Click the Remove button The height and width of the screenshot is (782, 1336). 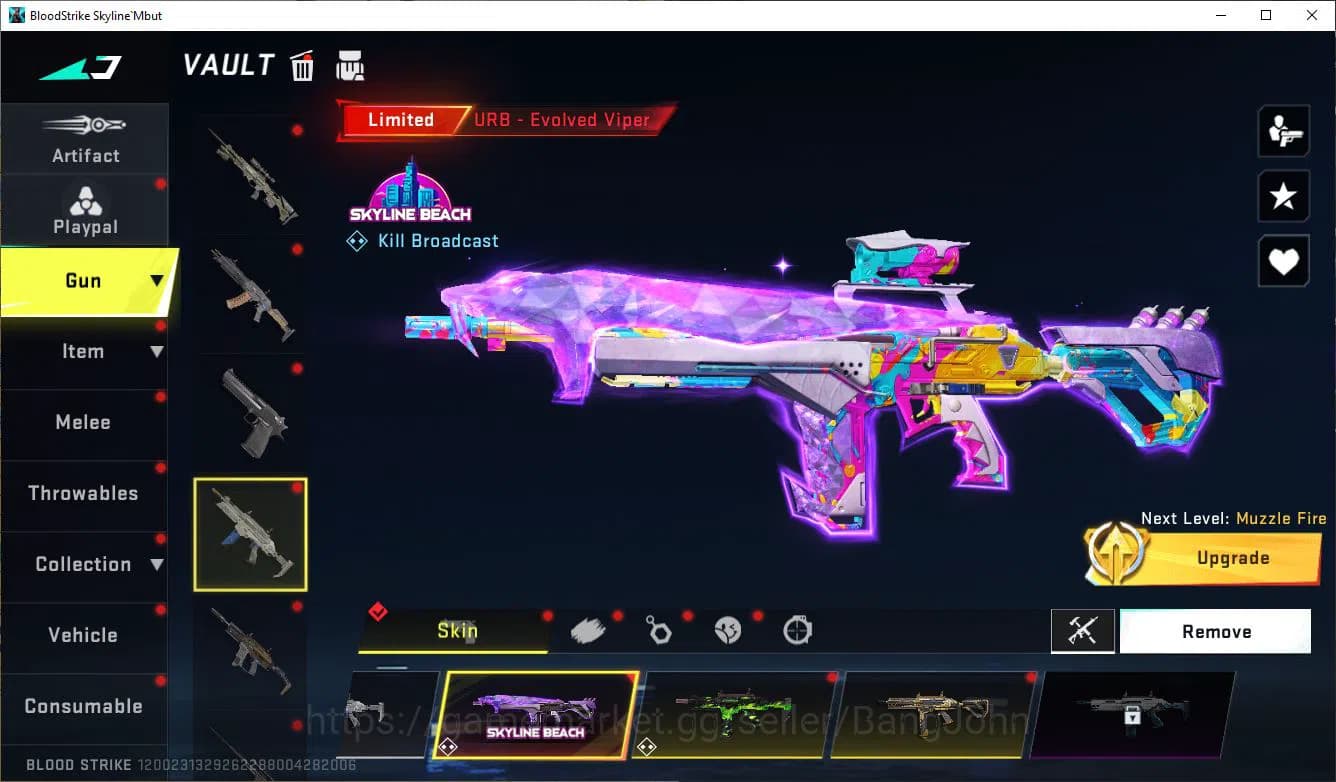click(x=1215, y=631)
